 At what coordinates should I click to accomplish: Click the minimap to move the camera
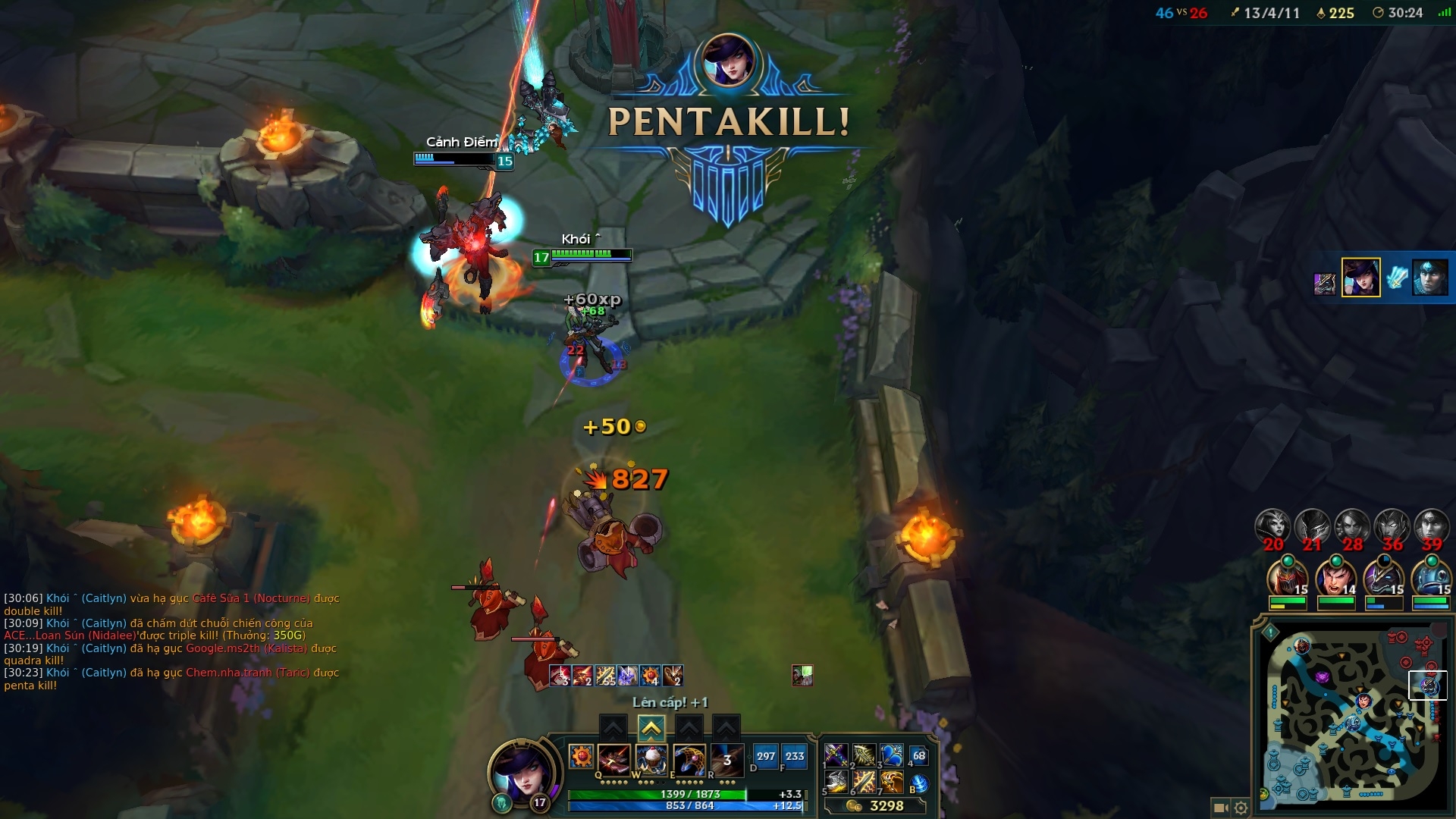coord(1350,713)
